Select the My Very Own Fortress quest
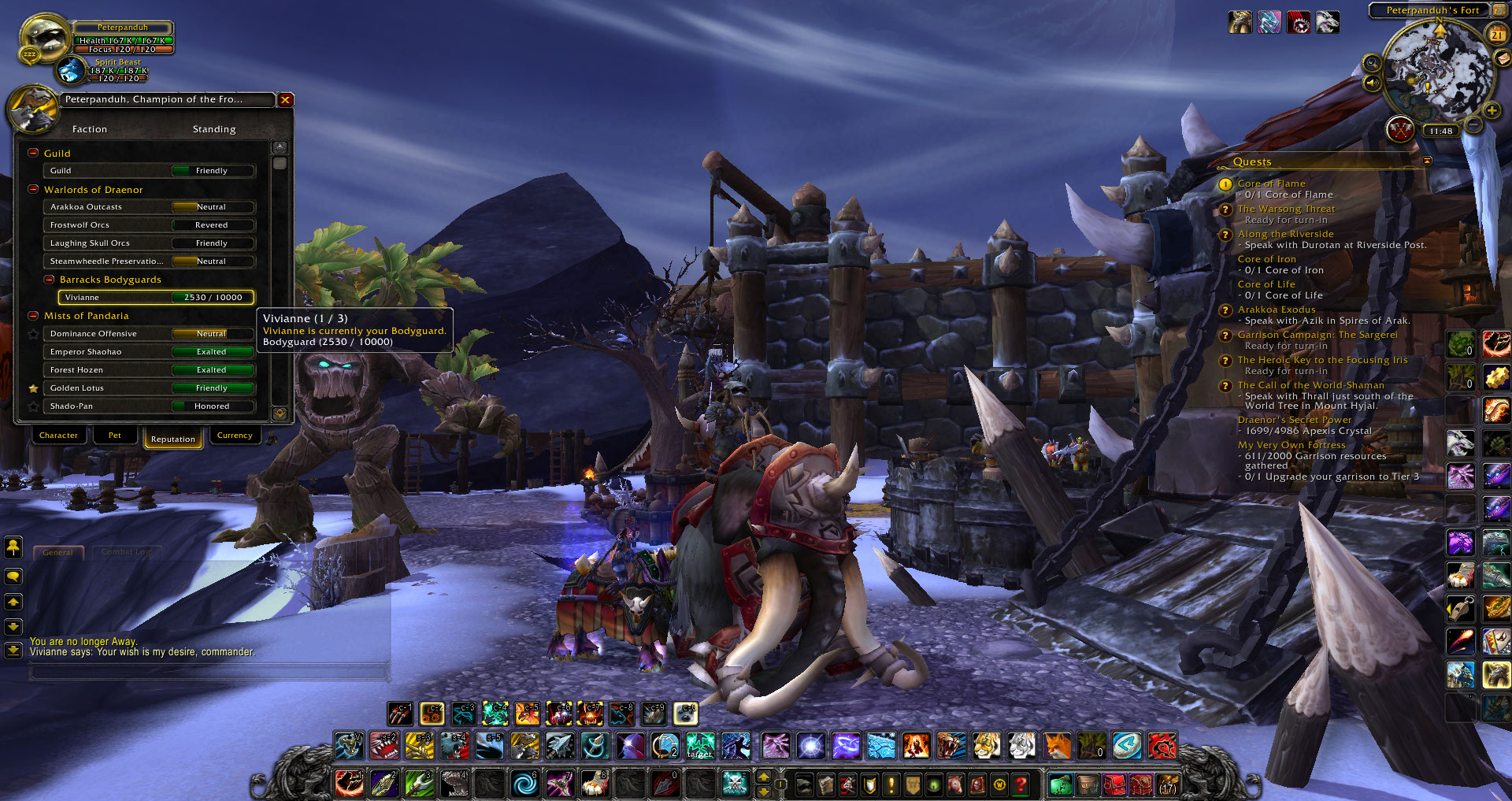 (x=1291, y=445)
